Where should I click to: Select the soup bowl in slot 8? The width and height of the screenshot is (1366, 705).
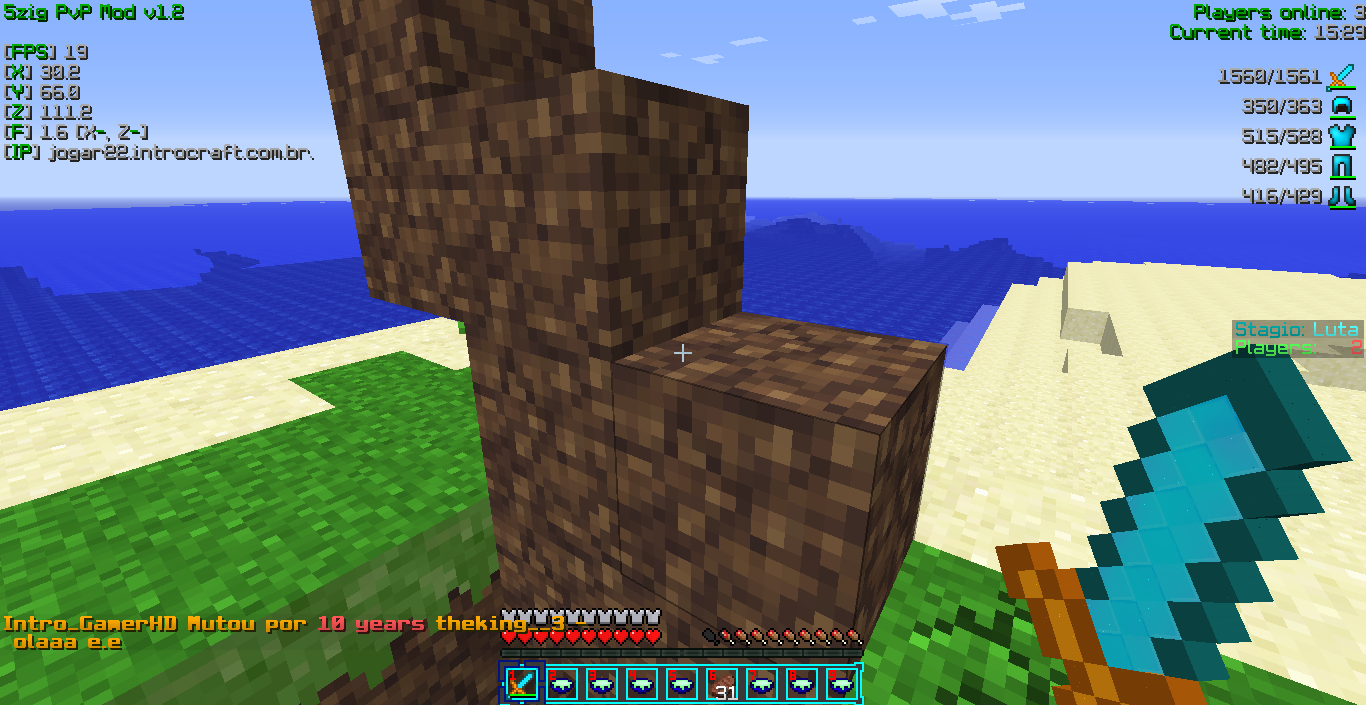click(x=802, y=684)
